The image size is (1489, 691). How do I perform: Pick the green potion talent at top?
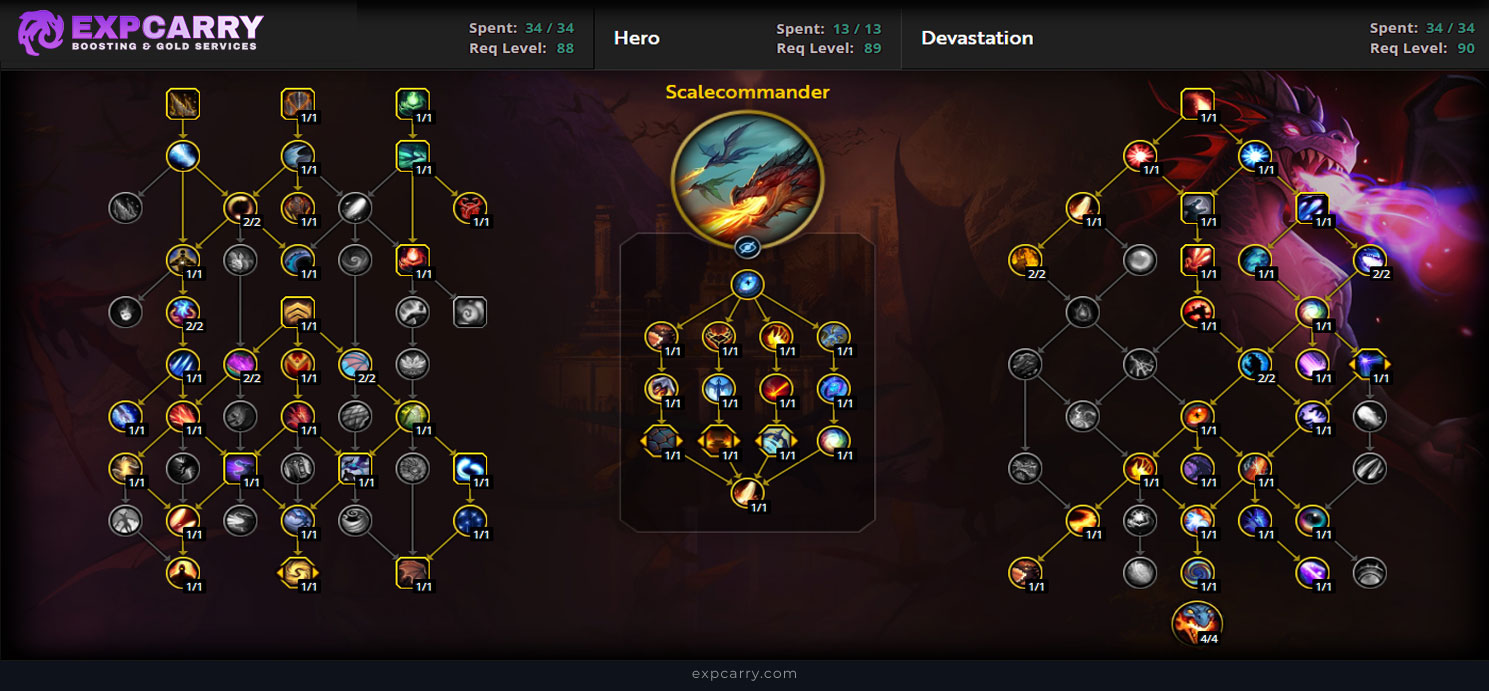pyautogui.click(x=413, y=103)
